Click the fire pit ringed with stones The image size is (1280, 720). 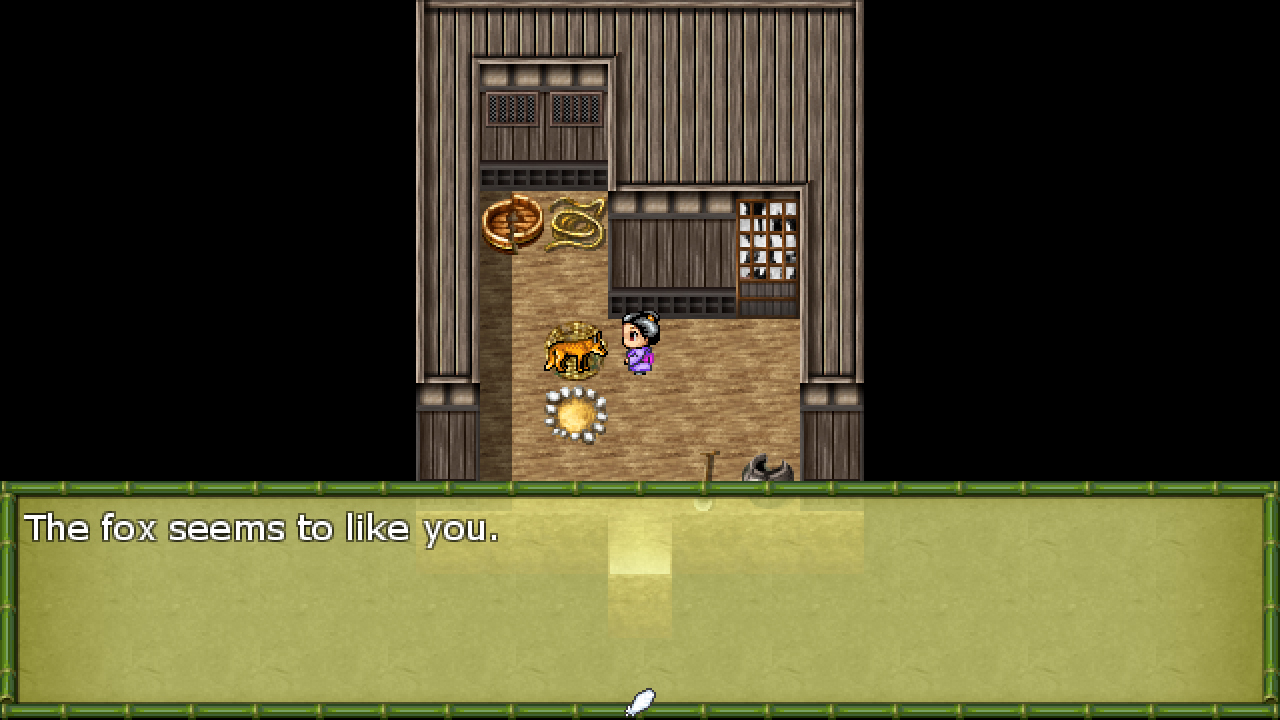pyautogui.click(x=577, y=413)
